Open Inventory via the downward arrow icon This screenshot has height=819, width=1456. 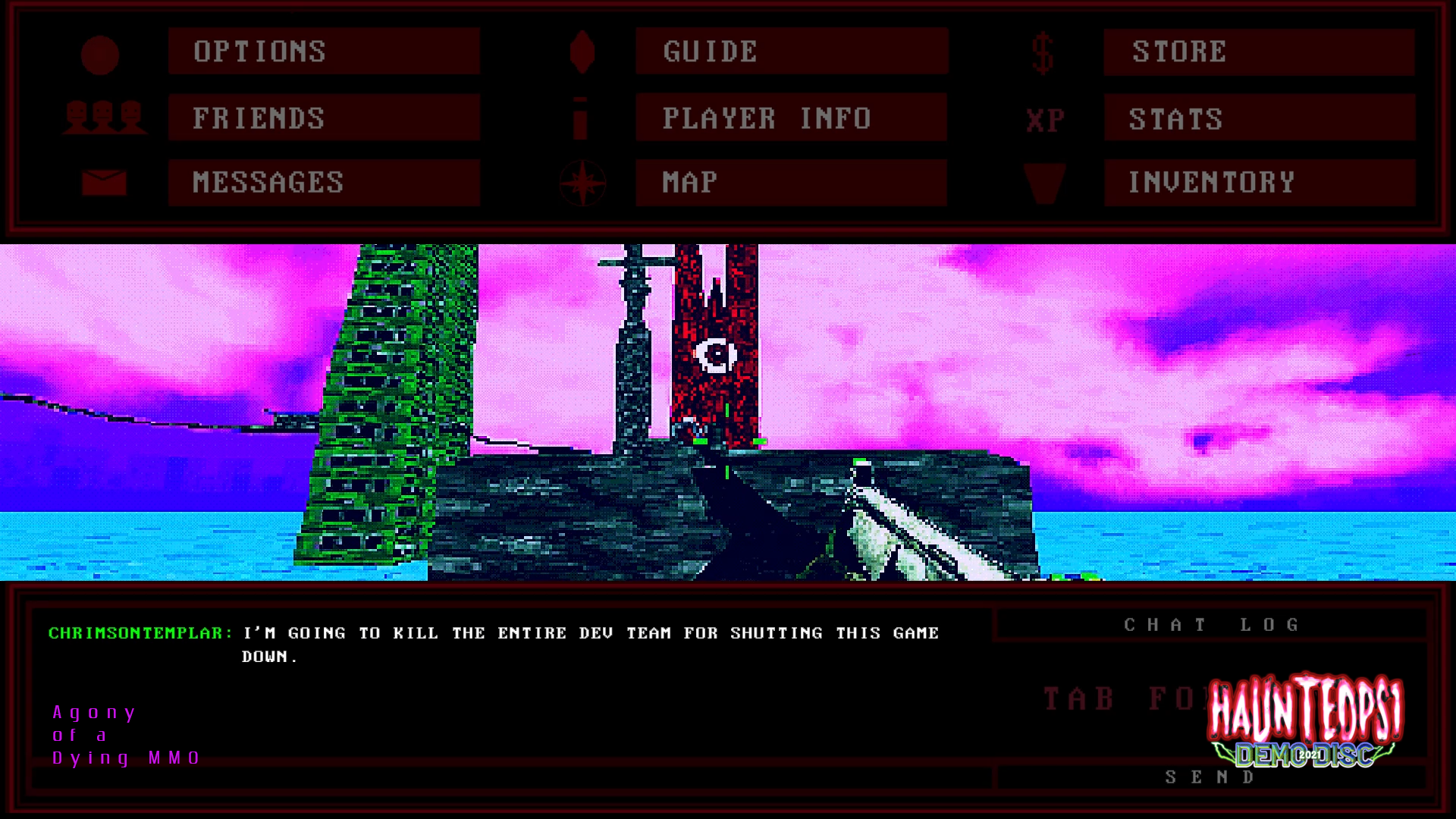point(1043,182)
